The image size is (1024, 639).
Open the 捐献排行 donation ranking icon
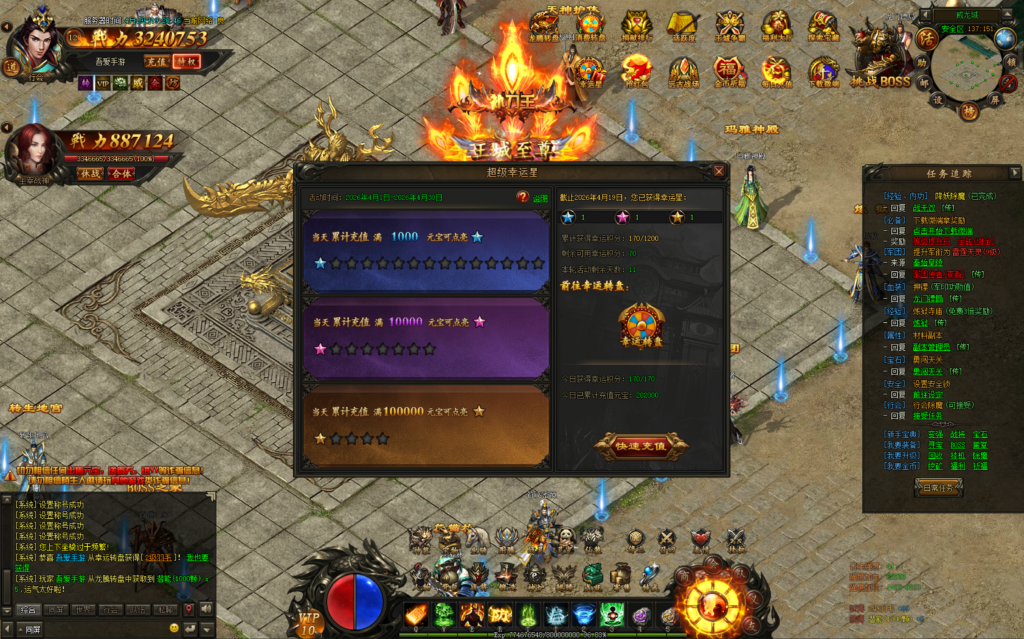click(637, 26)
